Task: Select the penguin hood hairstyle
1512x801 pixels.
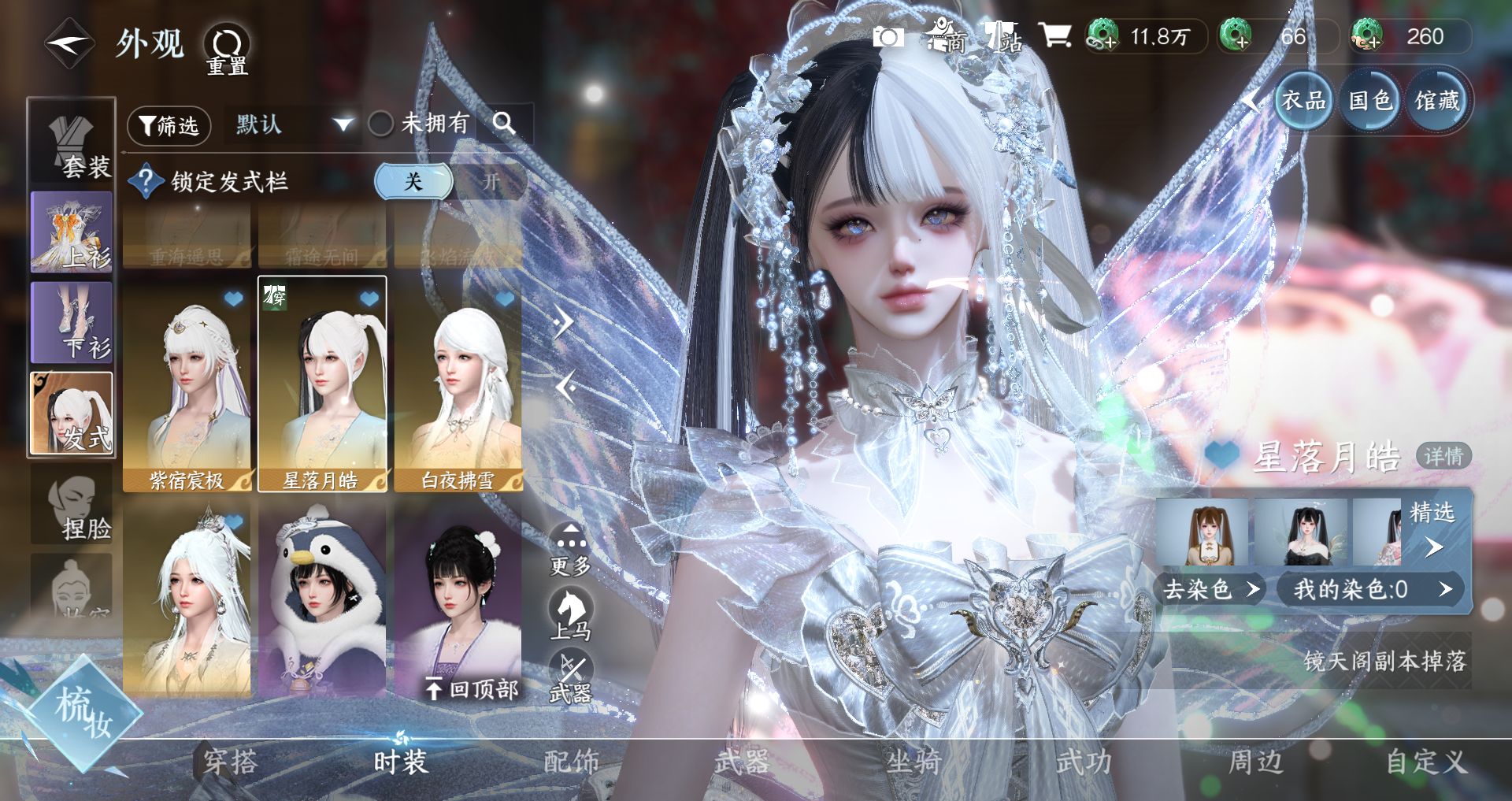Action: (x=322, y=600)
